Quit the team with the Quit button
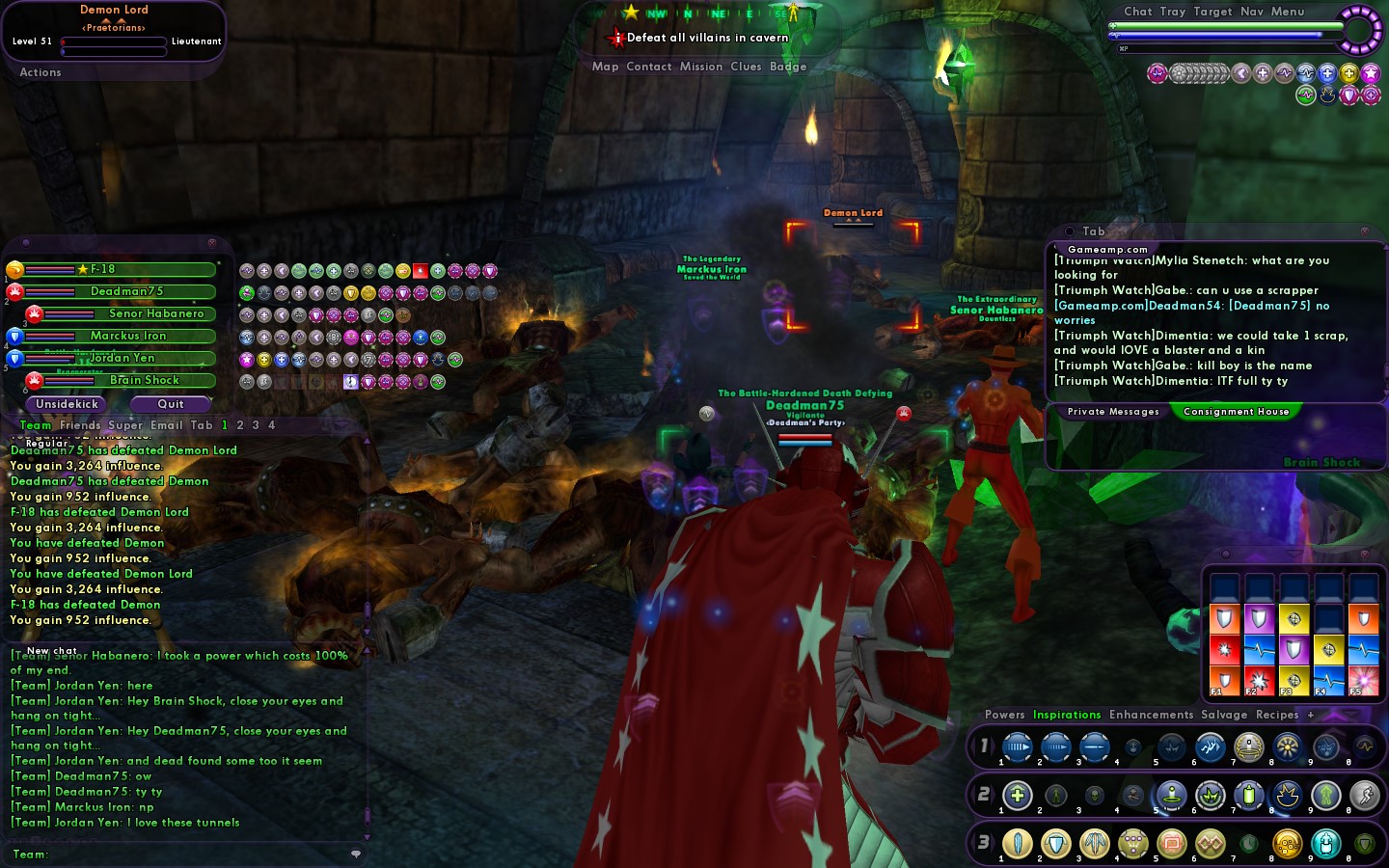 pyautogui.click(x=171, y=404)
